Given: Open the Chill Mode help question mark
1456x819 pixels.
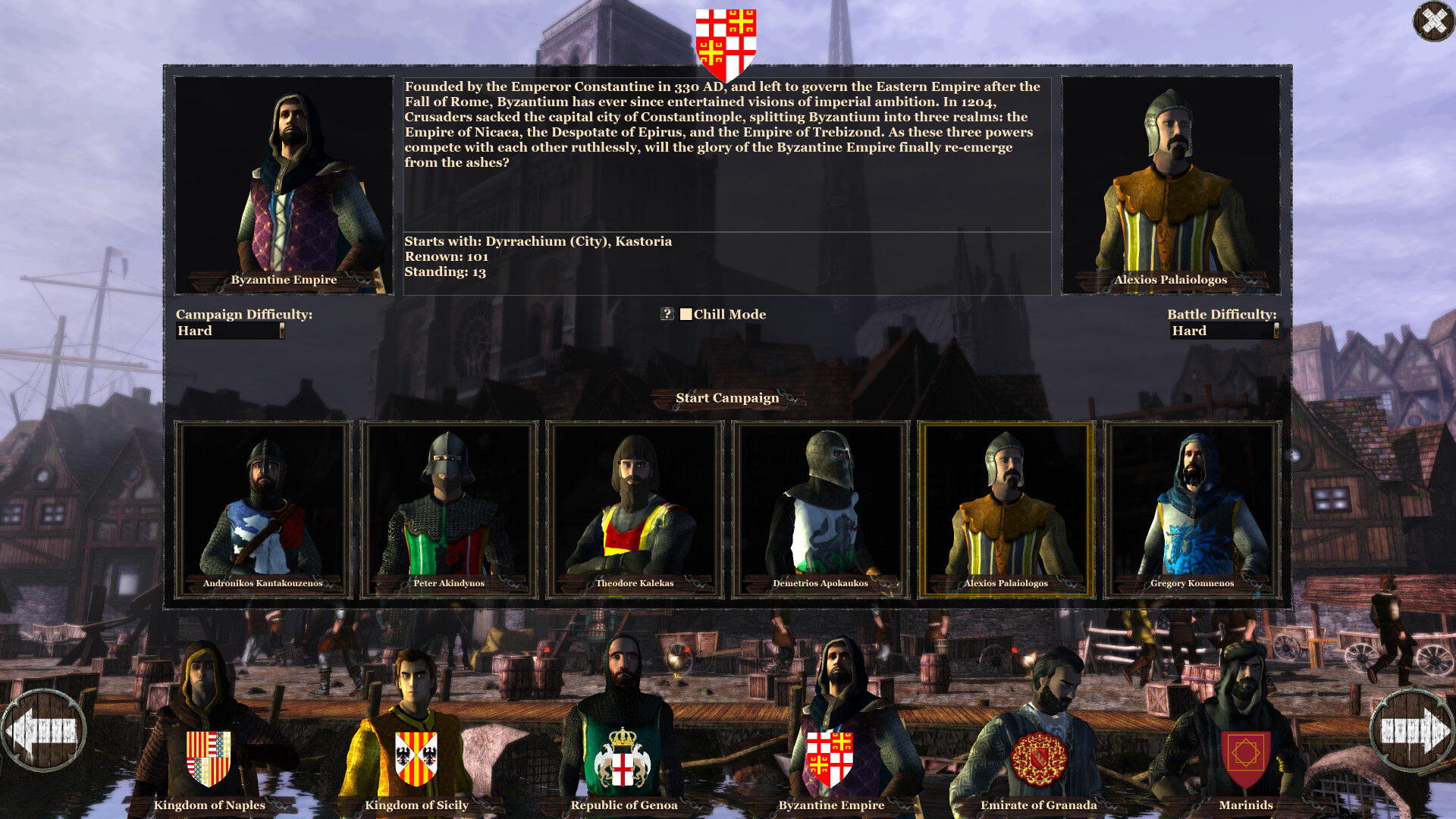Looking at the screenshot, I should [667, 314].
